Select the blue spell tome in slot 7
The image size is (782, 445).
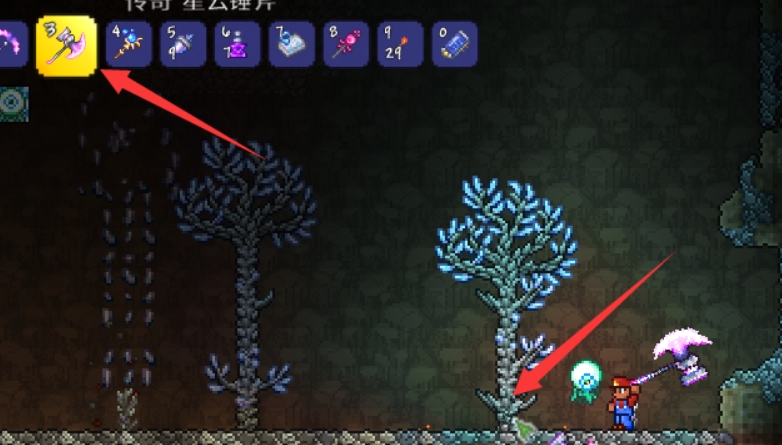291,45
